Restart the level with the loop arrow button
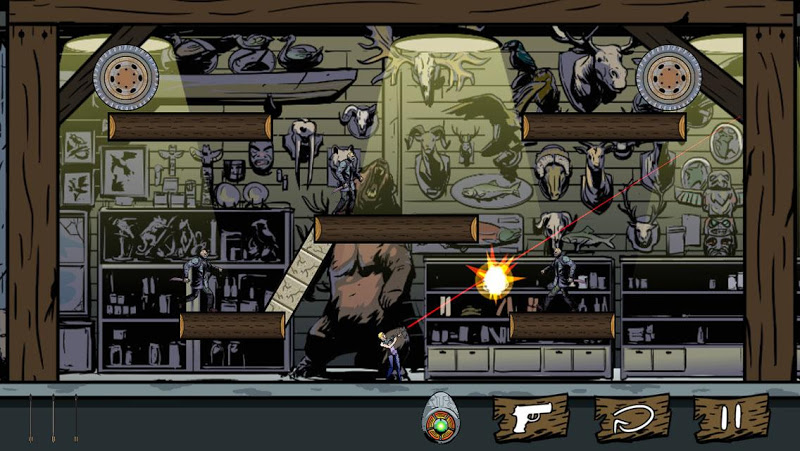The image size is (800, 451). (x=631, y=418)
